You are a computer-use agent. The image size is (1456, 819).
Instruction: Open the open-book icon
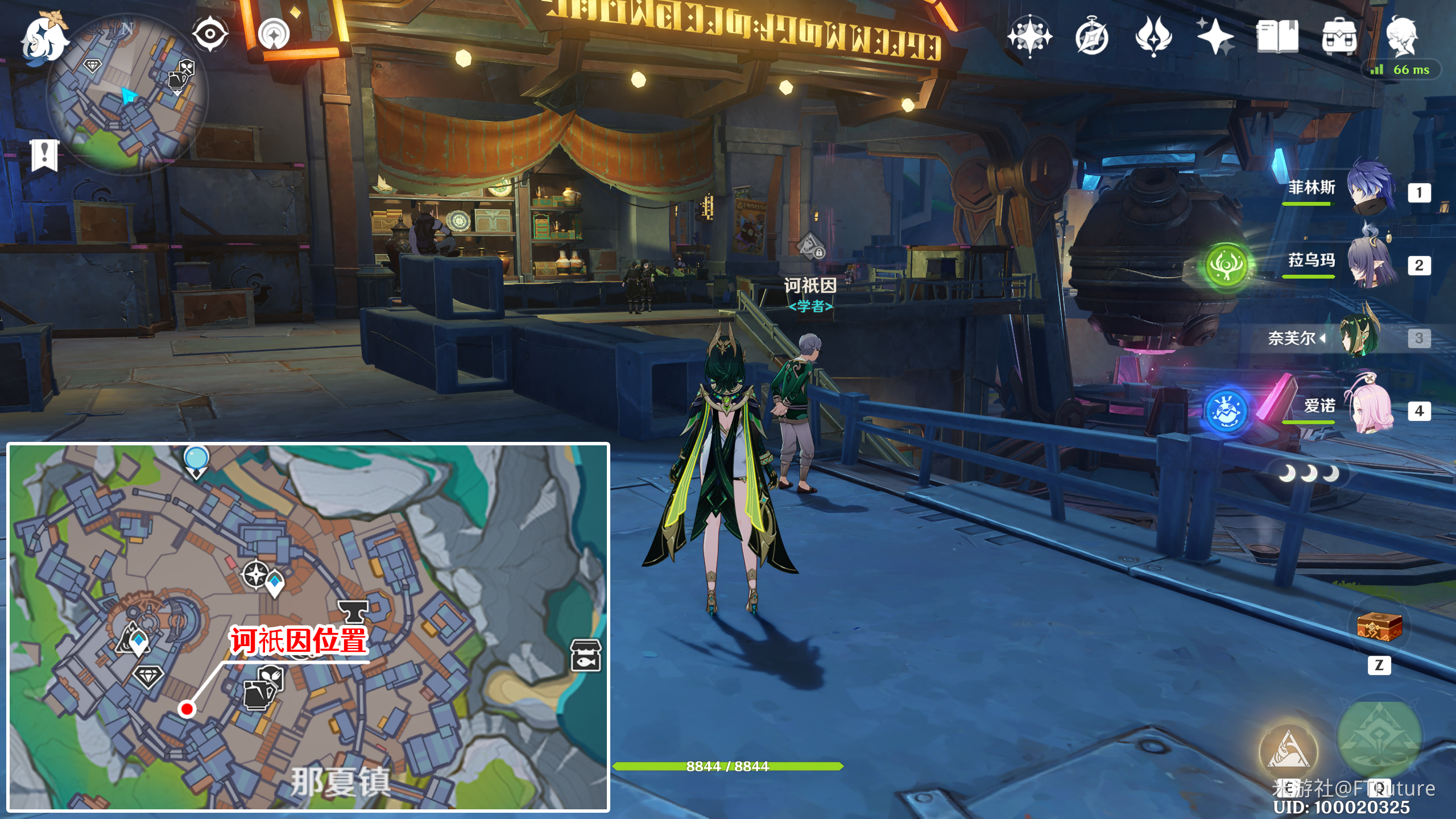coord(1277,37)
